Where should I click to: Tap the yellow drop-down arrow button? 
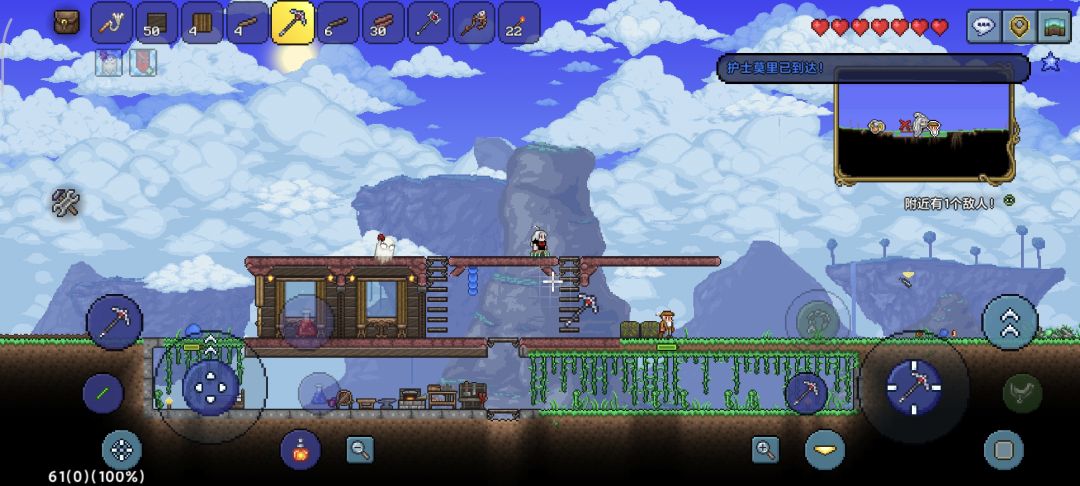point(825,450)
